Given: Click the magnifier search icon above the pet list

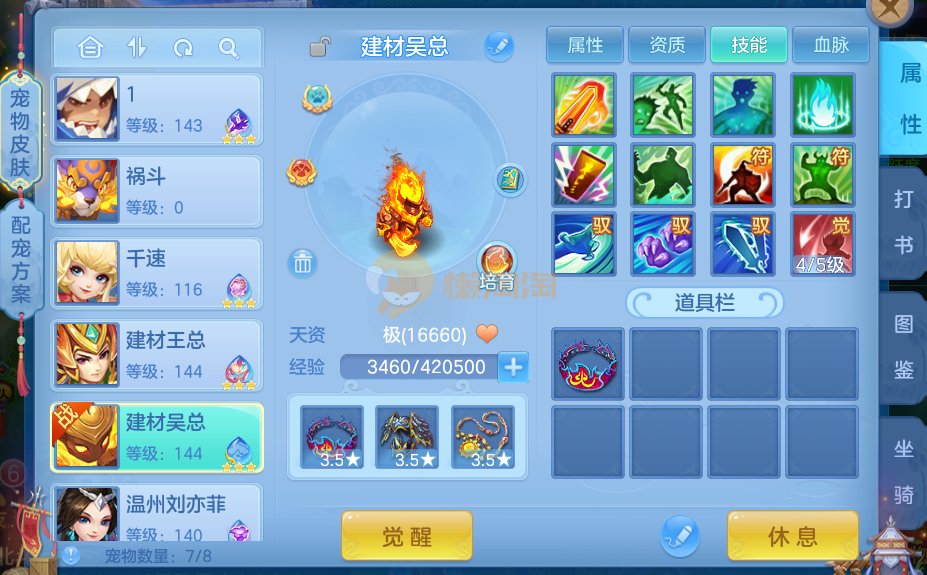Looking at the screenshot, I should coord(229,47).
